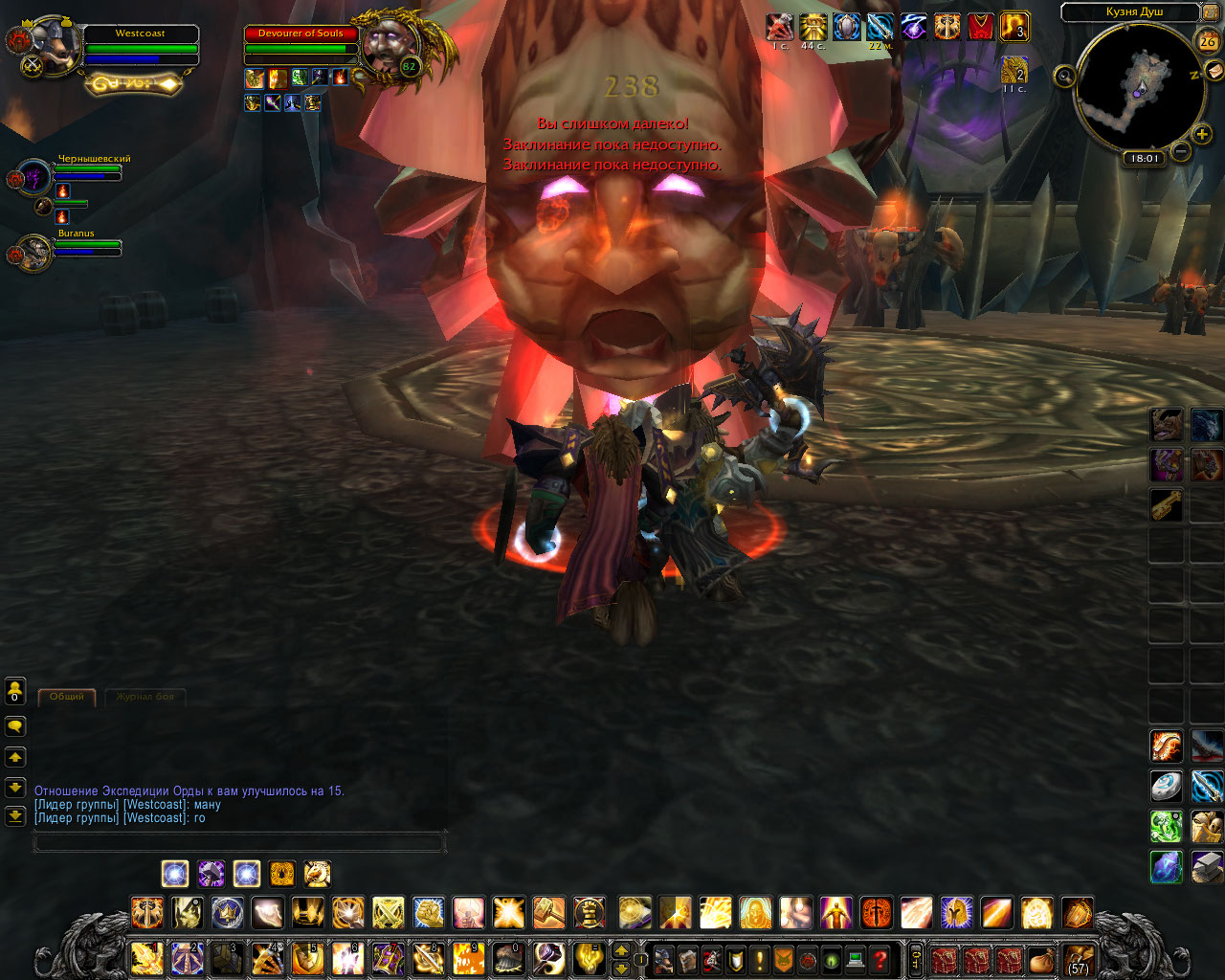This screenshot has width=1225, height=980.
Task: Zoom in the minimap with plus button
Action: click(1202, 134)
